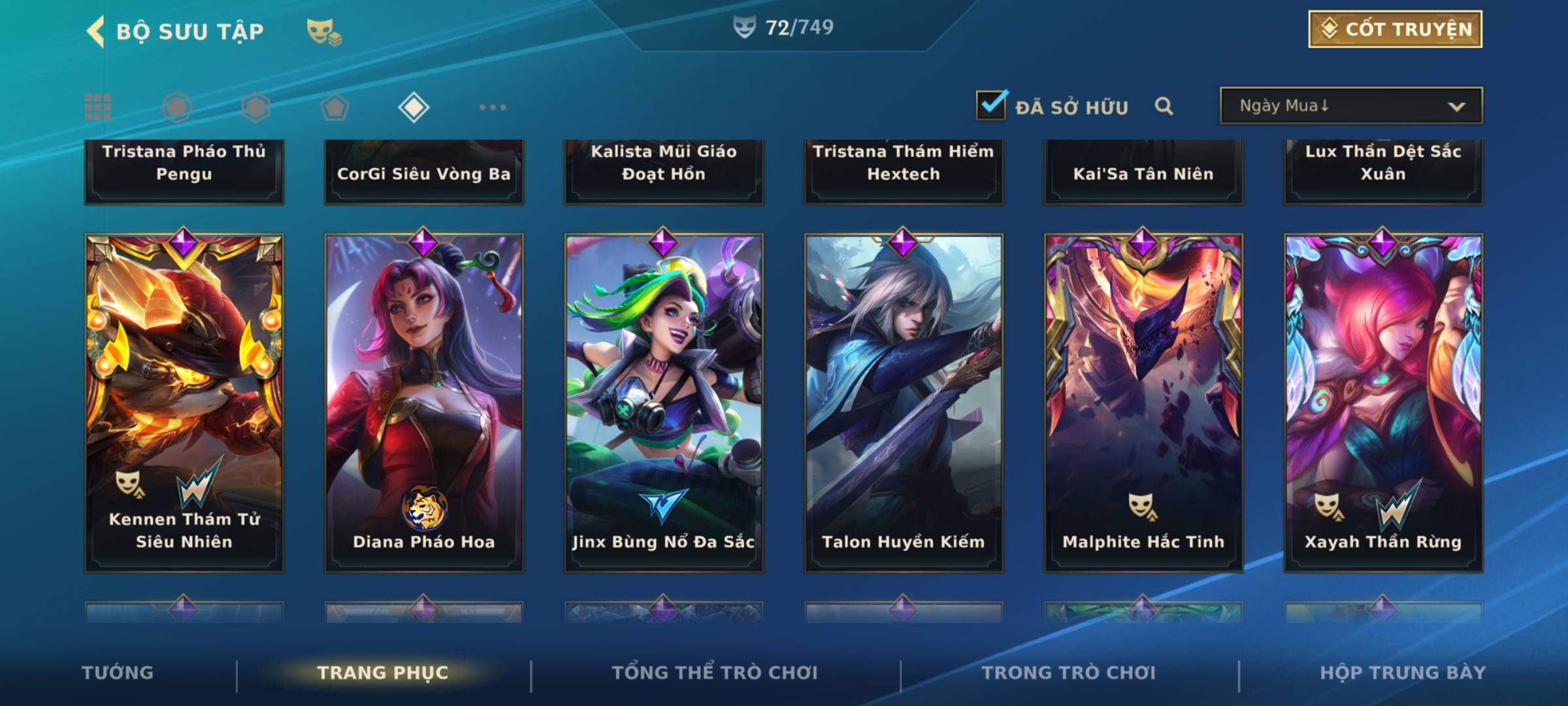Image resolution: width=1568 pixels, height=706 pixels.
Task: Open the skin search magnifier
Action: click(x=1164, y=106)
